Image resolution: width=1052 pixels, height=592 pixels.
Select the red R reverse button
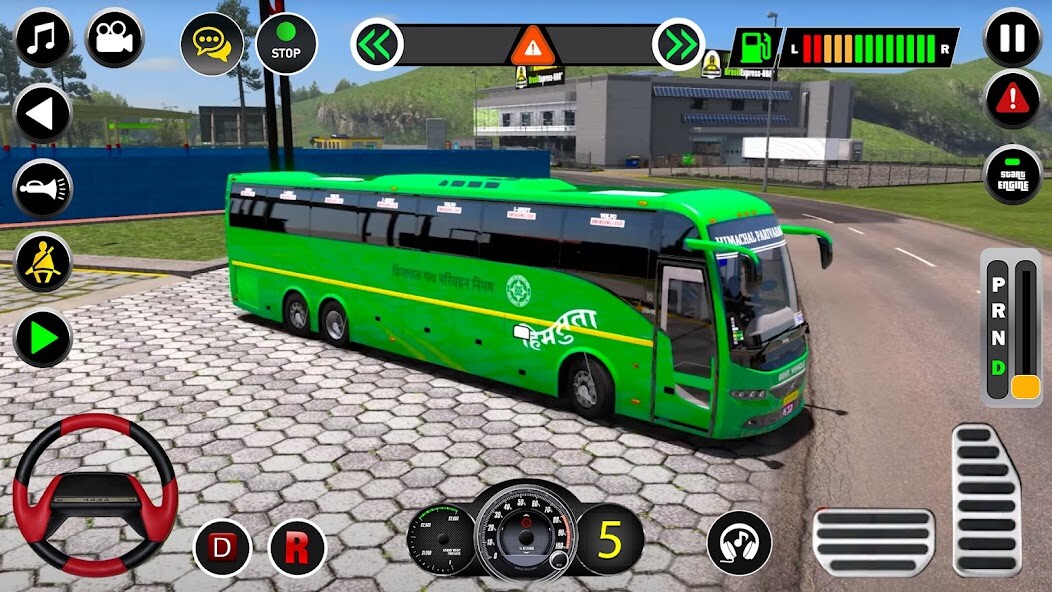click(x=297, y=547)
